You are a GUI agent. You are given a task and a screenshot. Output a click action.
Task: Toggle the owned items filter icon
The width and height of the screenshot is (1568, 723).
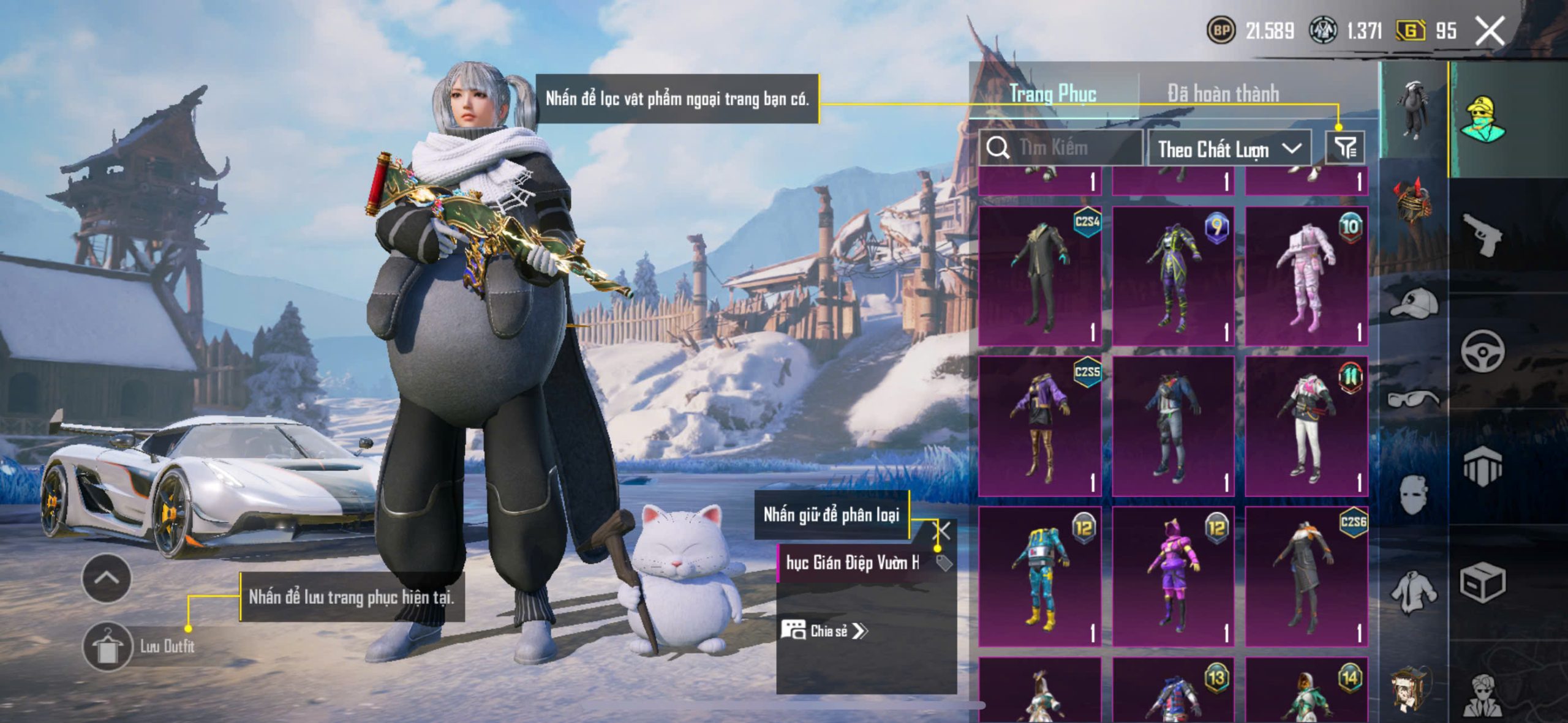point(1345,148)
